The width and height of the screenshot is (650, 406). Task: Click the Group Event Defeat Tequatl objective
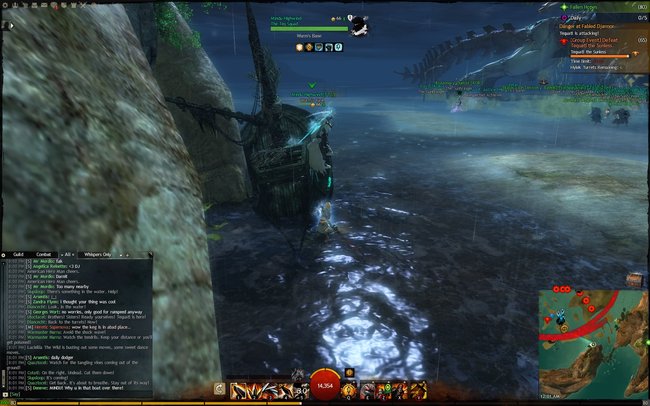[598, 41]
